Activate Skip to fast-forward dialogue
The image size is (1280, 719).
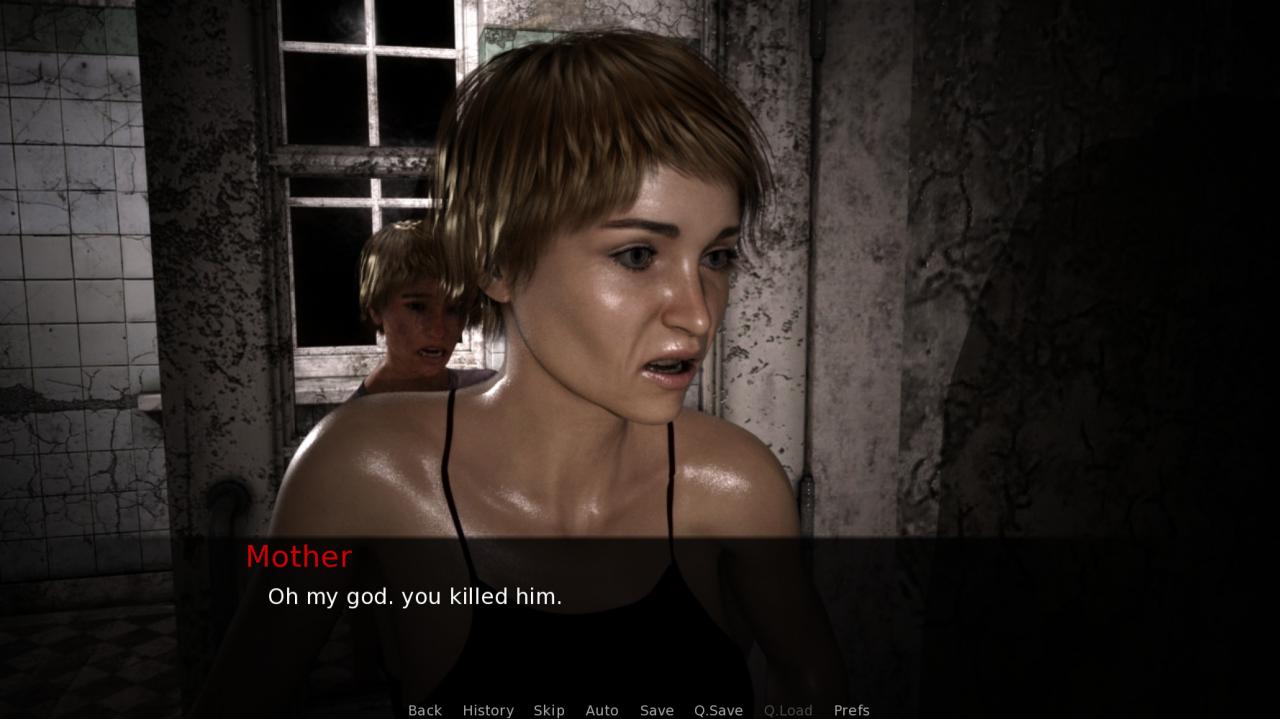(549, 710)
